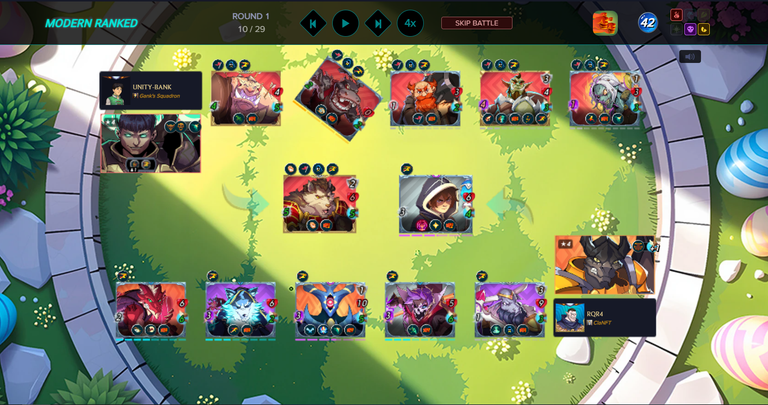Select the white wolf card
The height and width of the screenshot is (405, 768).
click(x=240, y=309)
